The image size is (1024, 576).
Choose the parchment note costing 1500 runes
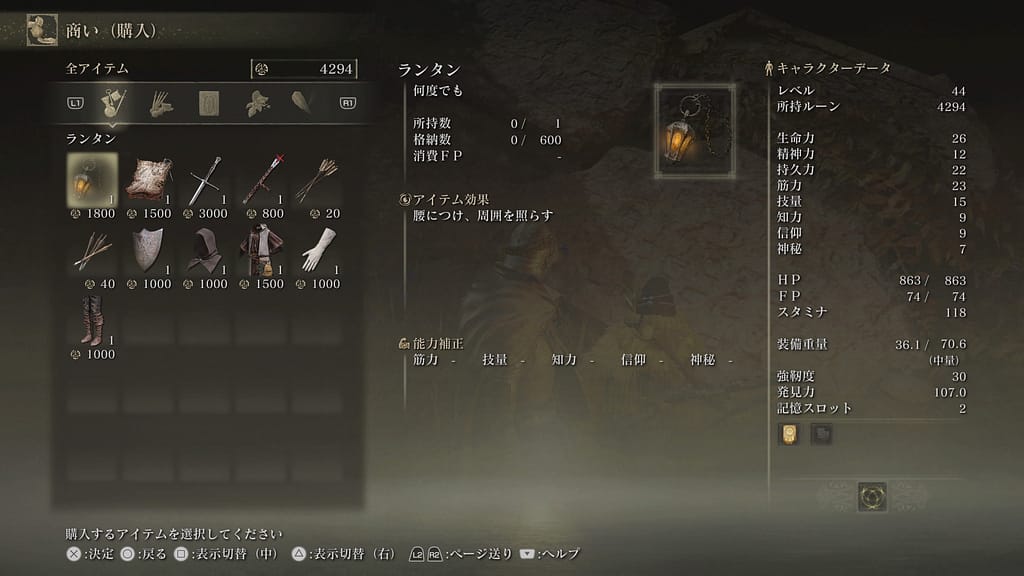click(x=149, y=179)
